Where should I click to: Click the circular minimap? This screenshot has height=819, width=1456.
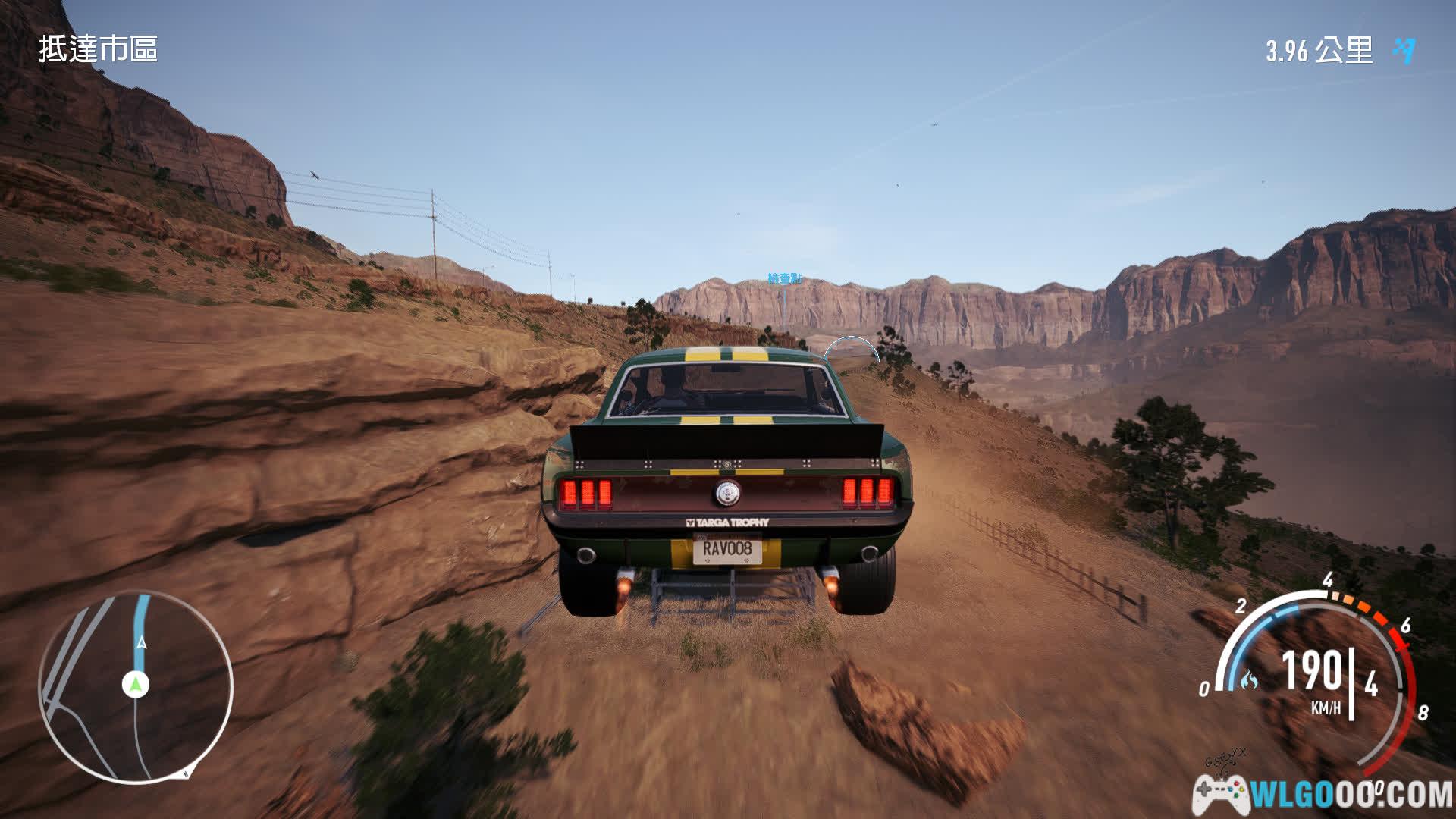click(136, 687)
